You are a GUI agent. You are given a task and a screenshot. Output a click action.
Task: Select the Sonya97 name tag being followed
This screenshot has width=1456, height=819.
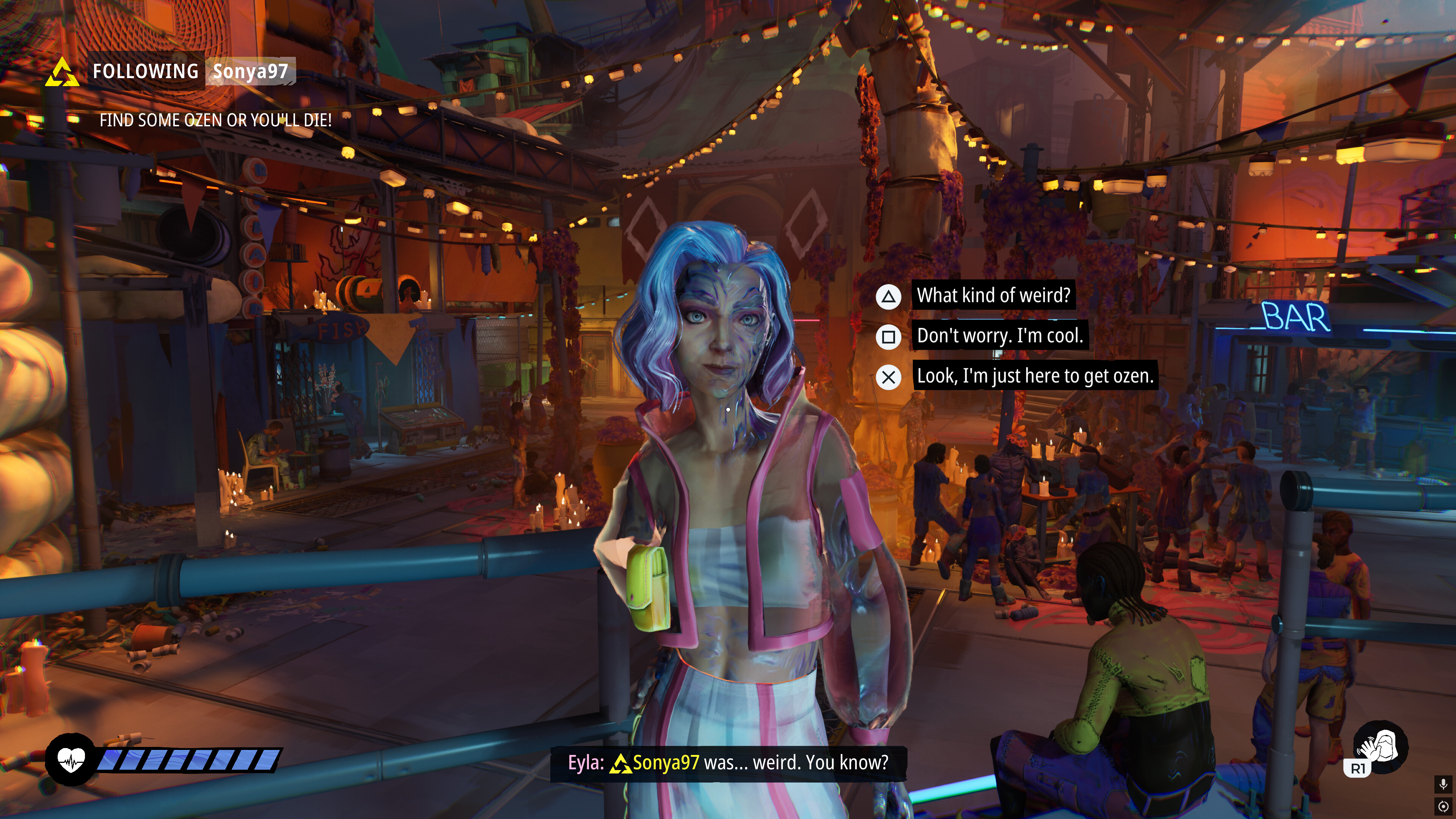click(250, 71)
